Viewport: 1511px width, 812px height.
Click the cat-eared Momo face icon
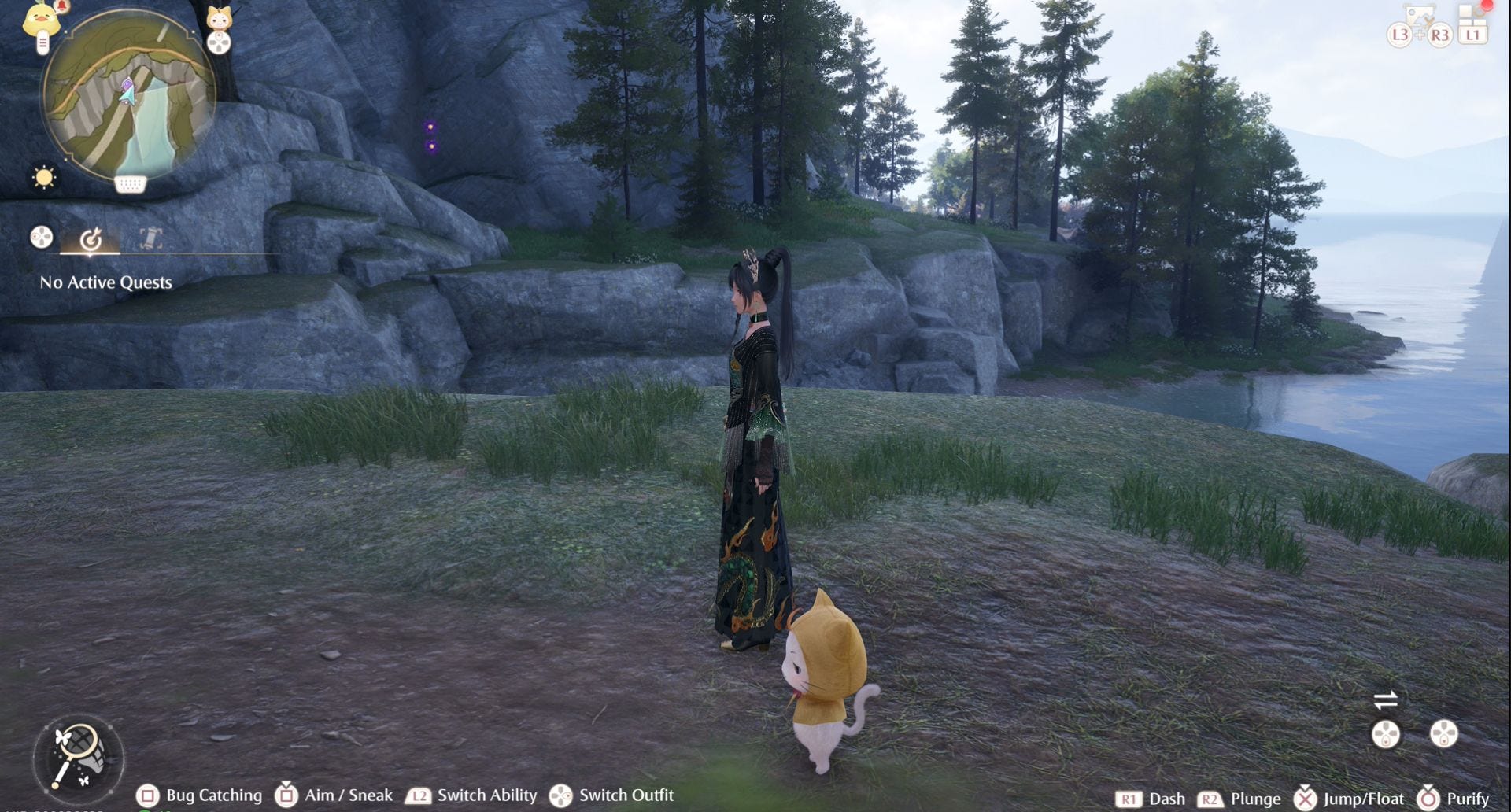(219, 17)
